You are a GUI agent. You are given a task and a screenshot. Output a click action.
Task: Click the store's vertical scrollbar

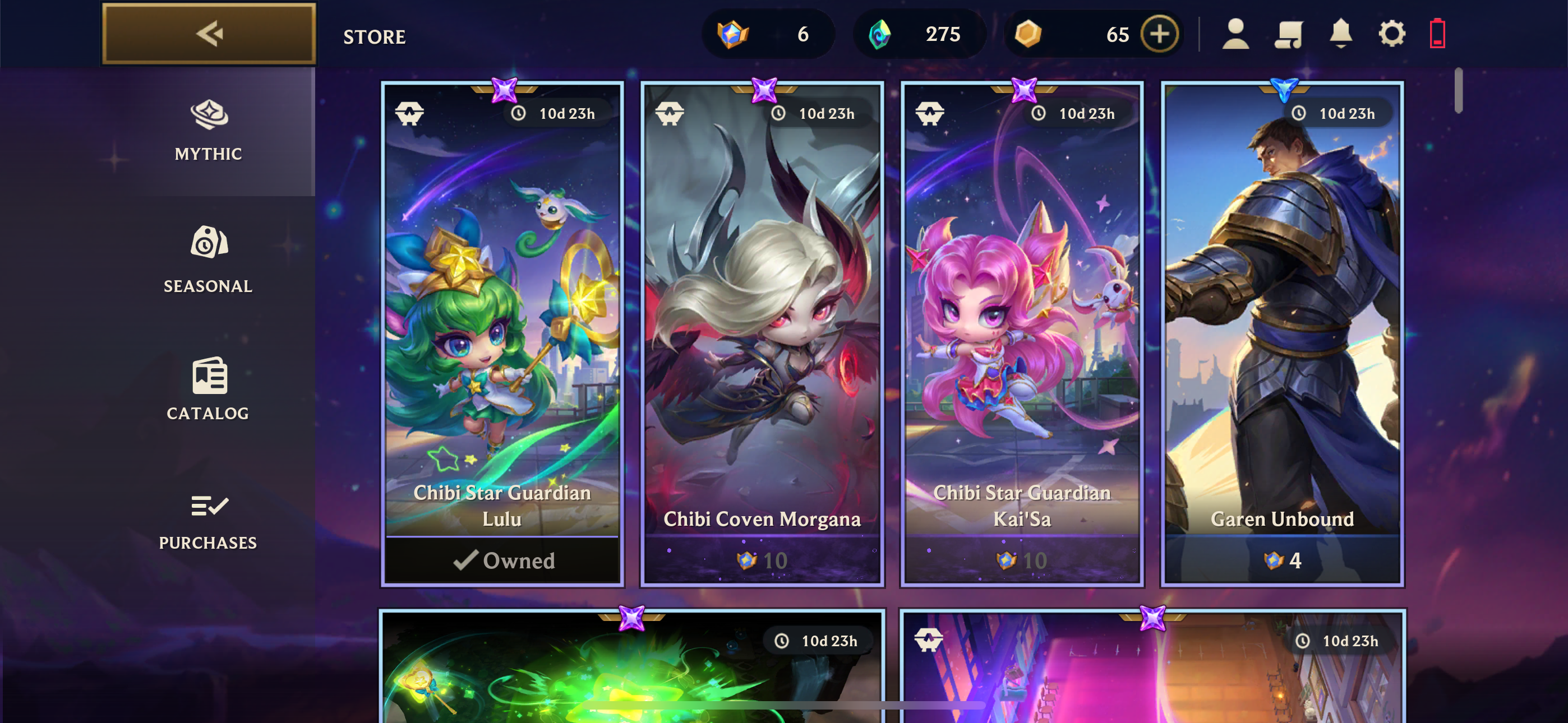(1458, 91)
